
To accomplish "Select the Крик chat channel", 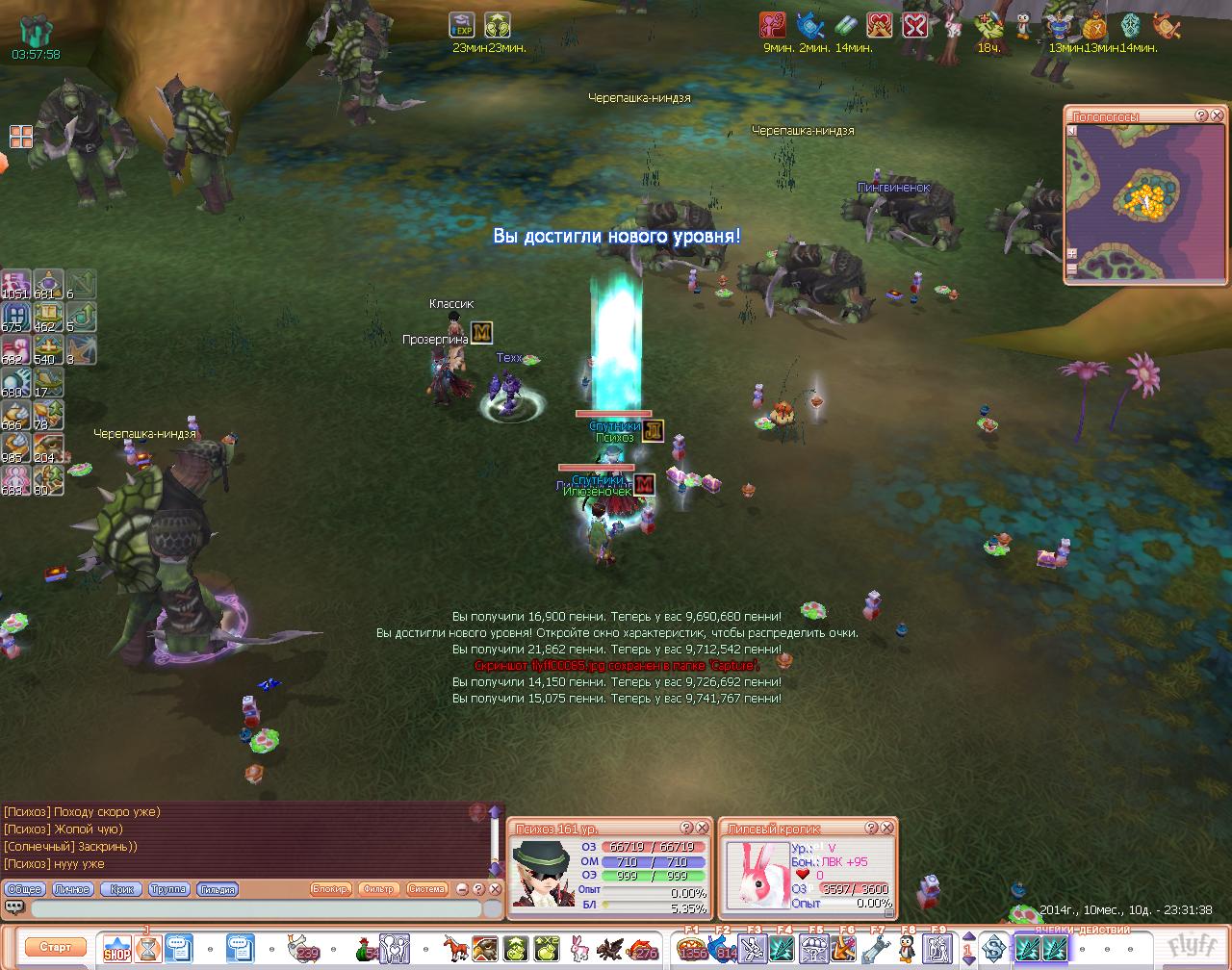I will click(x=121, y=889).
